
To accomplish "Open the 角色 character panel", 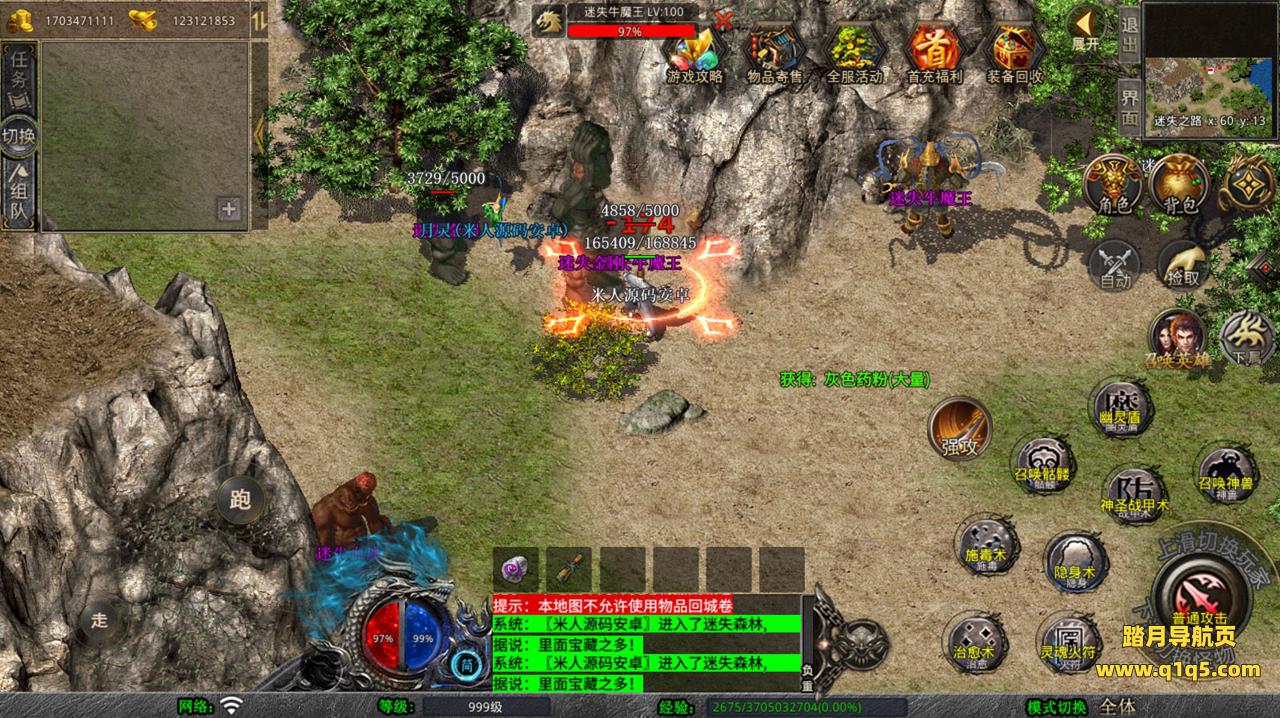I will tap(1113, 184).
